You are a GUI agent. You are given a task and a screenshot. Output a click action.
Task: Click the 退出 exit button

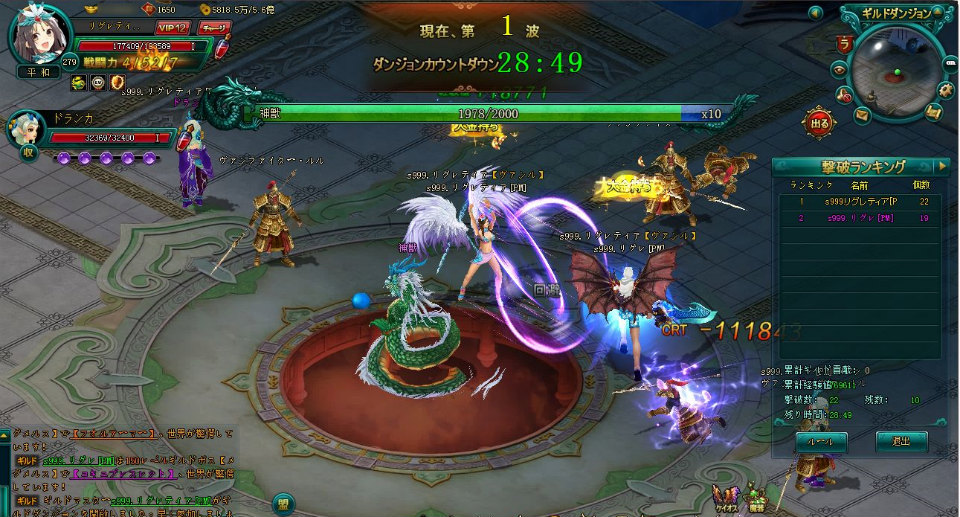(901, 440)
